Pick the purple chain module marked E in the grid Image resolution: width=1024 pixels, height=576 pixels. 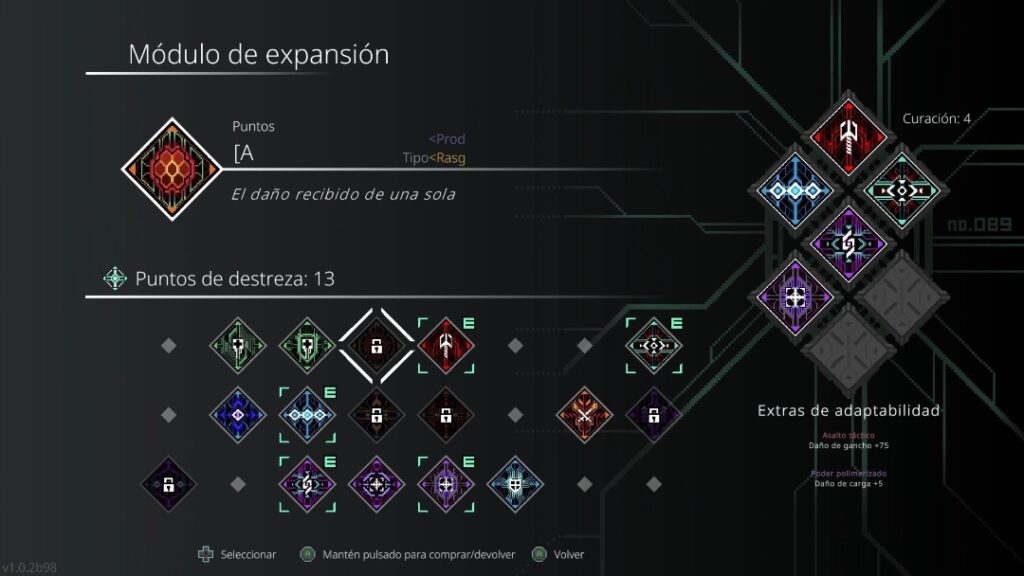point(307,483)
